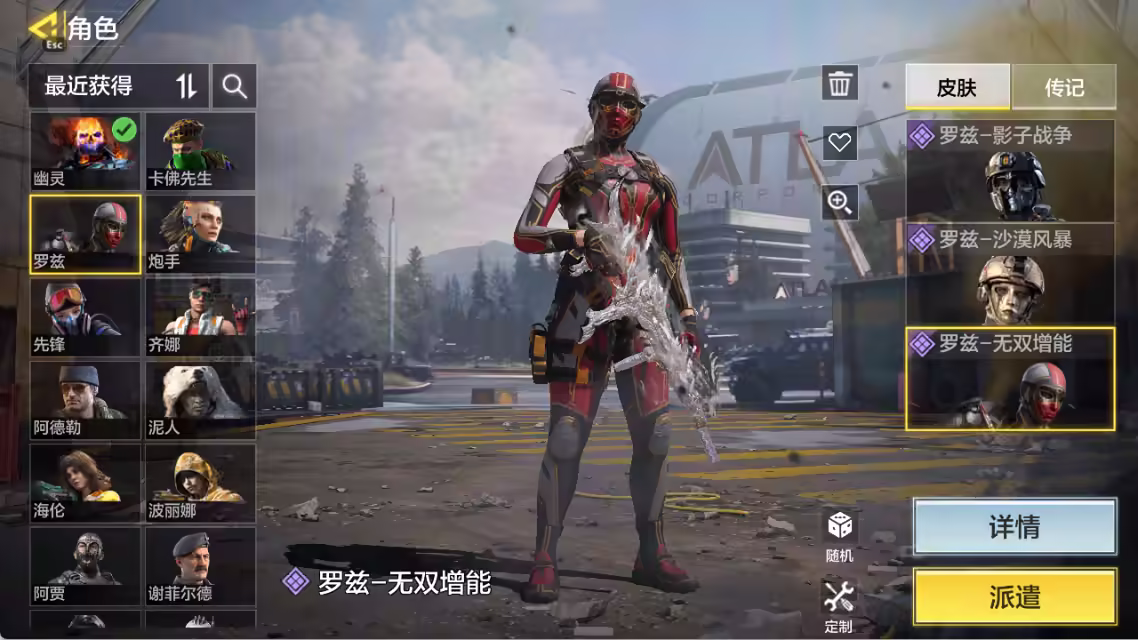
Task: Favorite this skin with the heart icon
Action: (840, 142)
